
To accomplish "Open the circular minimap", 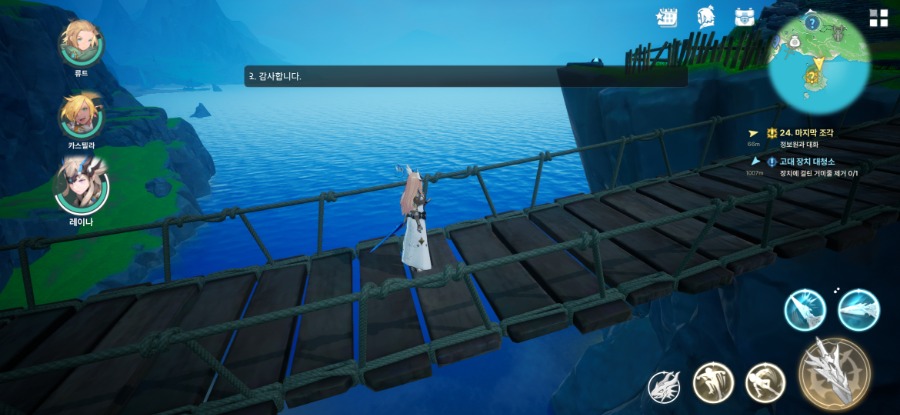I will 818,60.
